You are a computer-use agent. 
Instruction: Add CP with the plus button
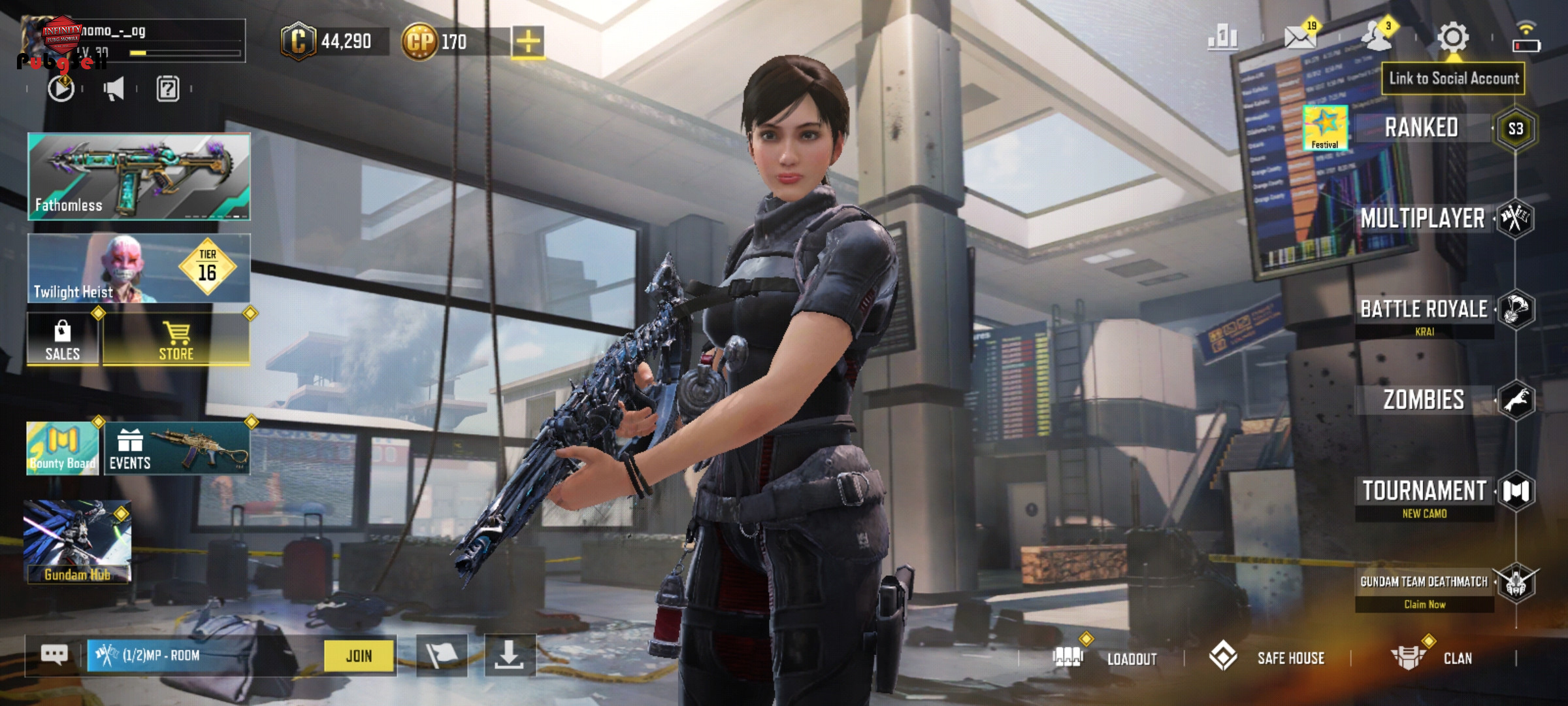(528, 42)
